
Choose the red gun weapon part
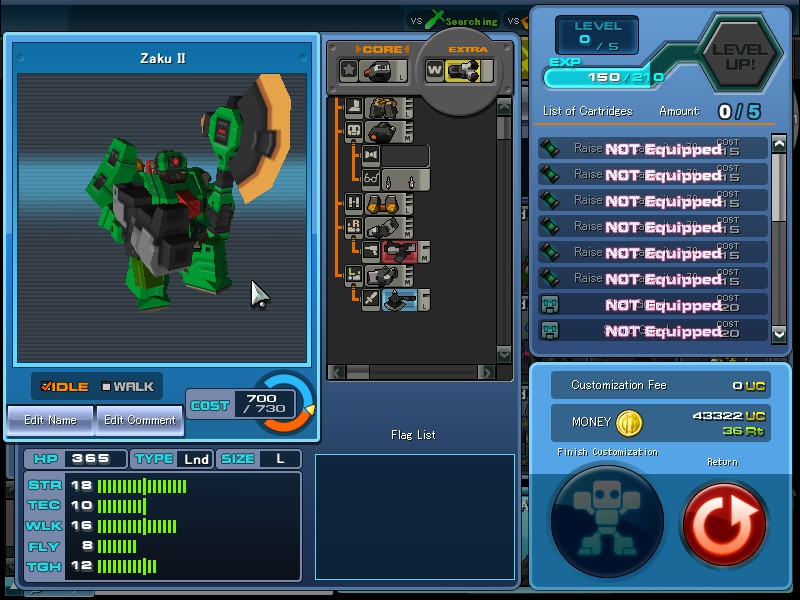(399, 251)
